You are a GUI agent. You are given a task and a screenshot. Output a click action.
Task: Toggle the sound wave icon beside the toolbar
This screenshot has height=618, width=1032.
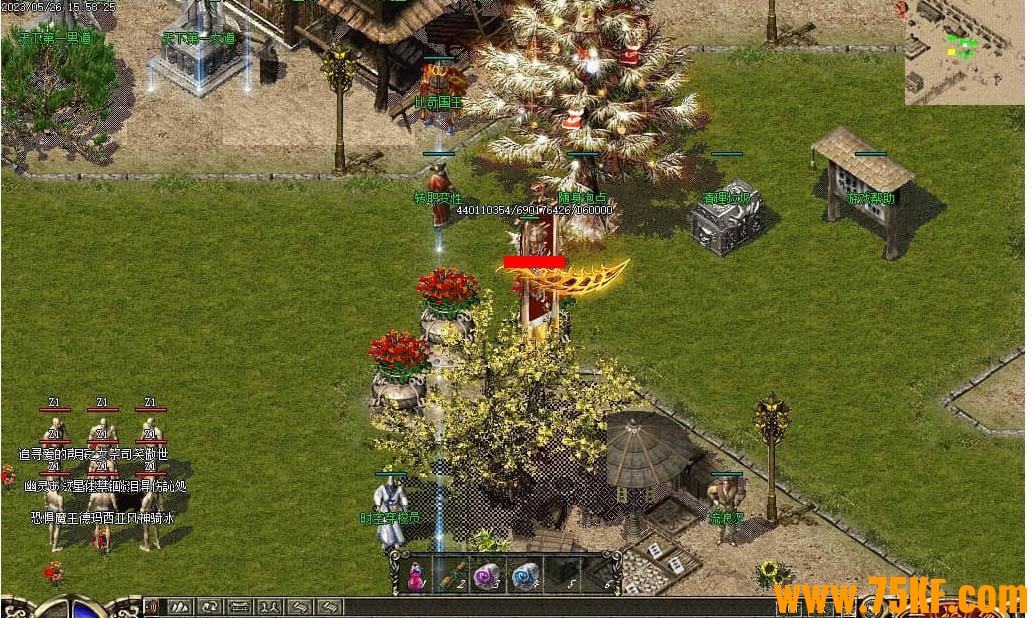[x=151, y=606]
